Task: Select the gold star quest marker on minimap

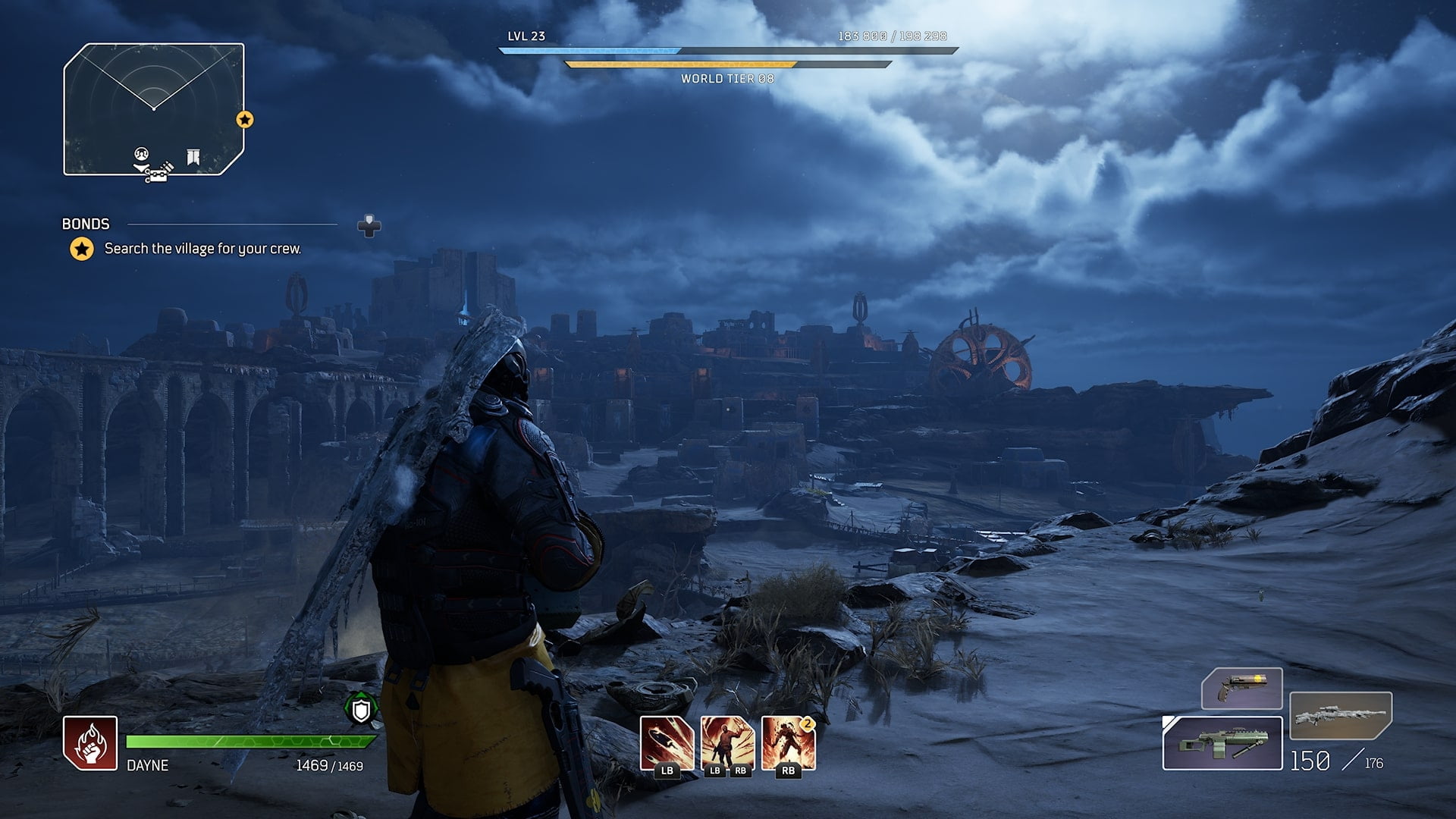Action: tap(244, 120)
